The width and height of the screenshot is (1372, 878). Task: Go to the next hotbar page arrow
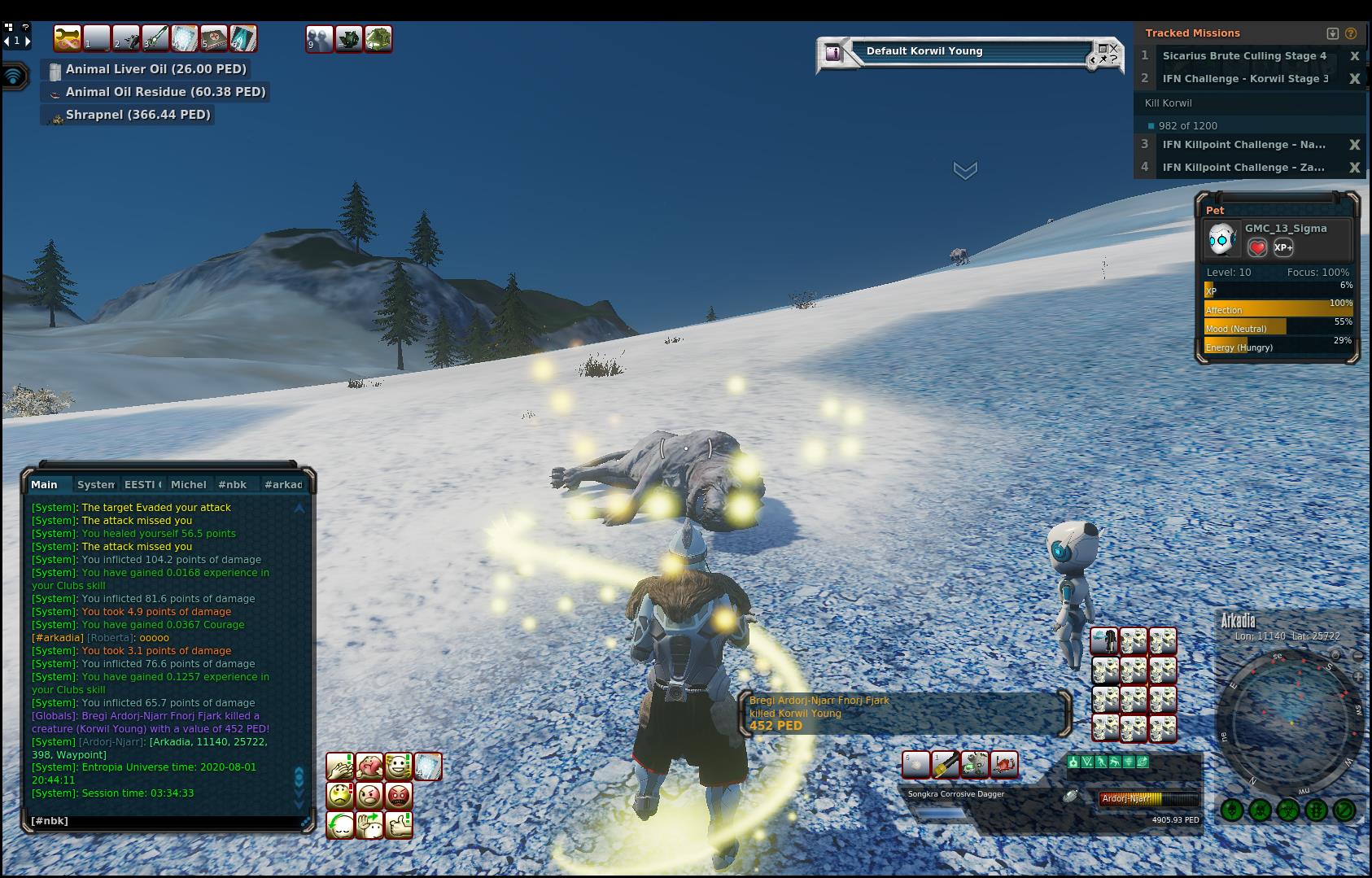28,40
